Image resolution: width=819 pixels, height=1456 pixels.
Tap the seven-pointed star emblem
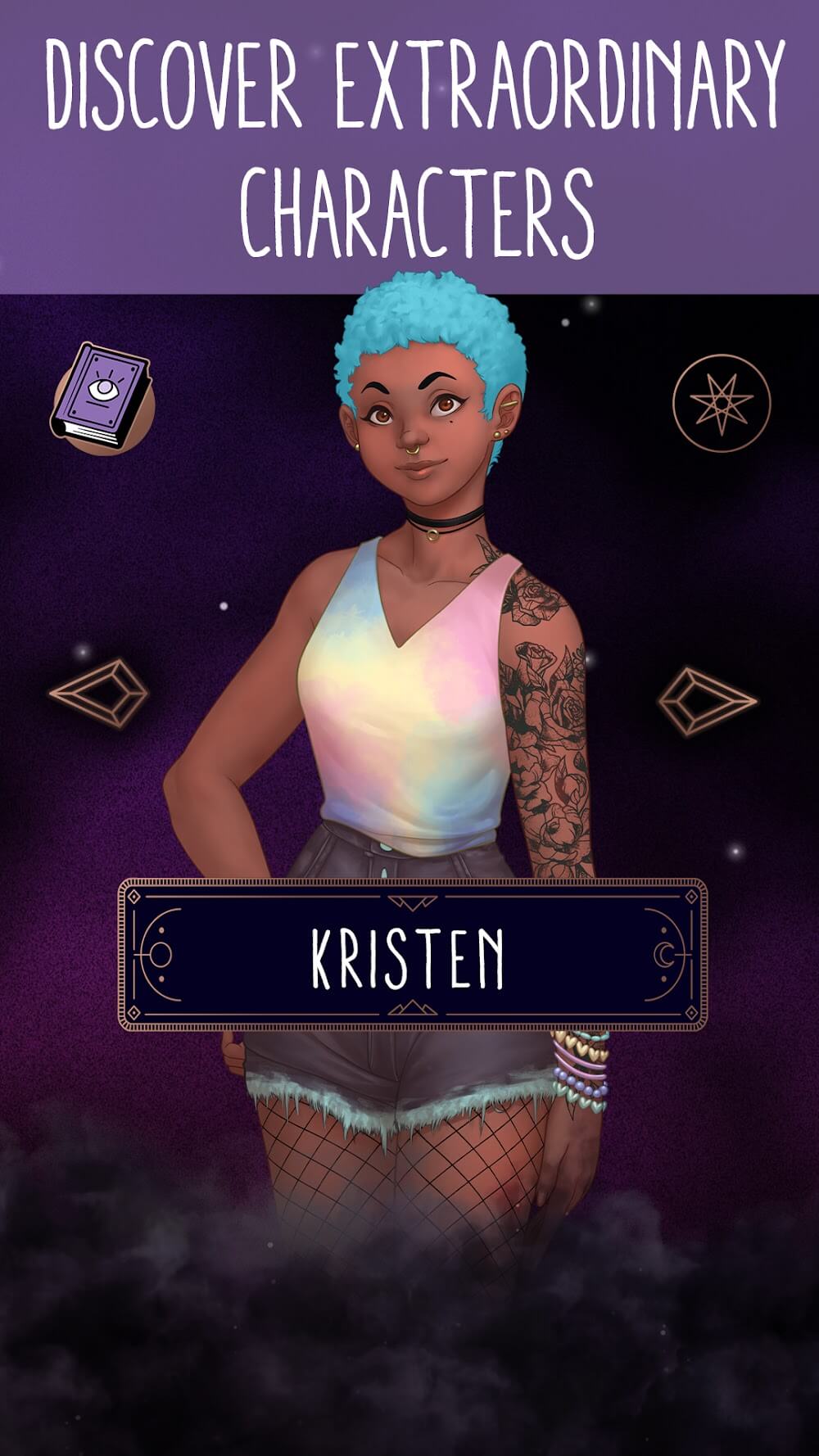coord(721,402)
